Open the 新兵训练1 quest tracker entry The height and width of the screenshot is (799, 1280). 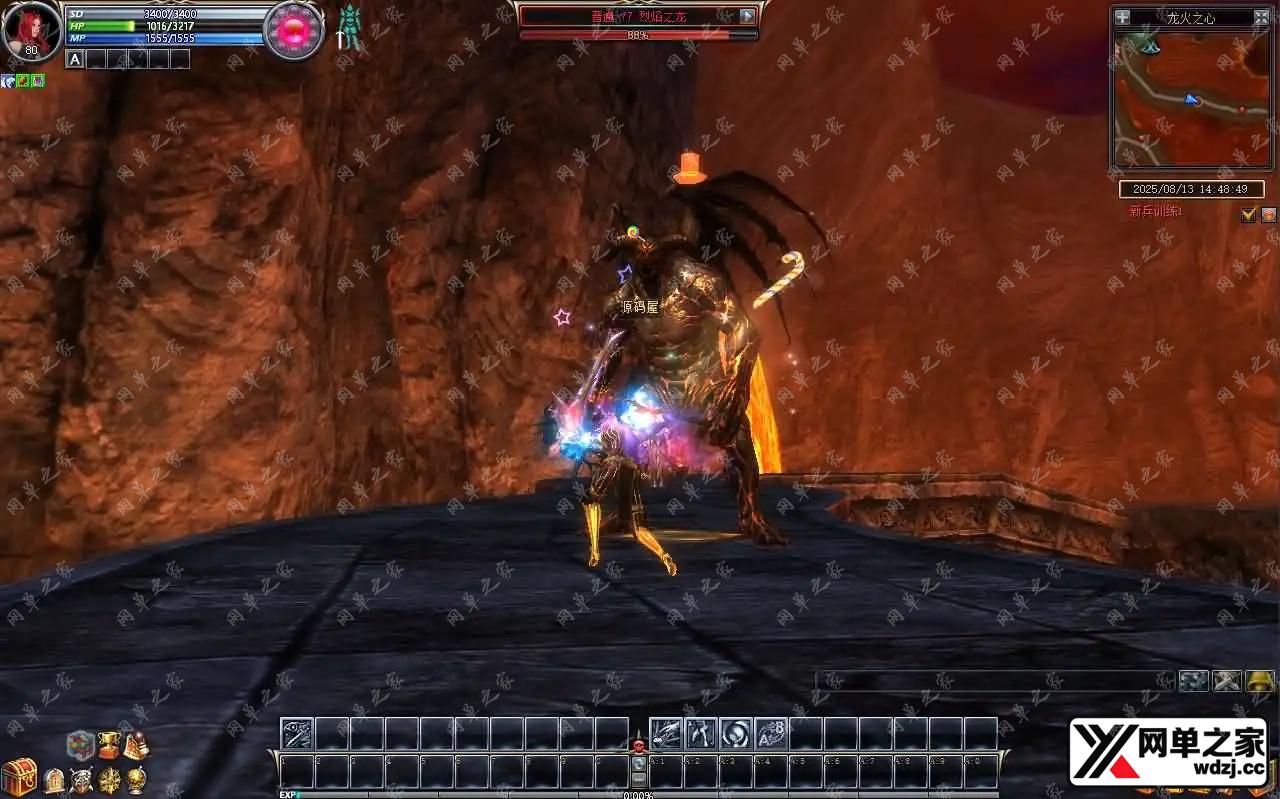[x=1156, y=211]
